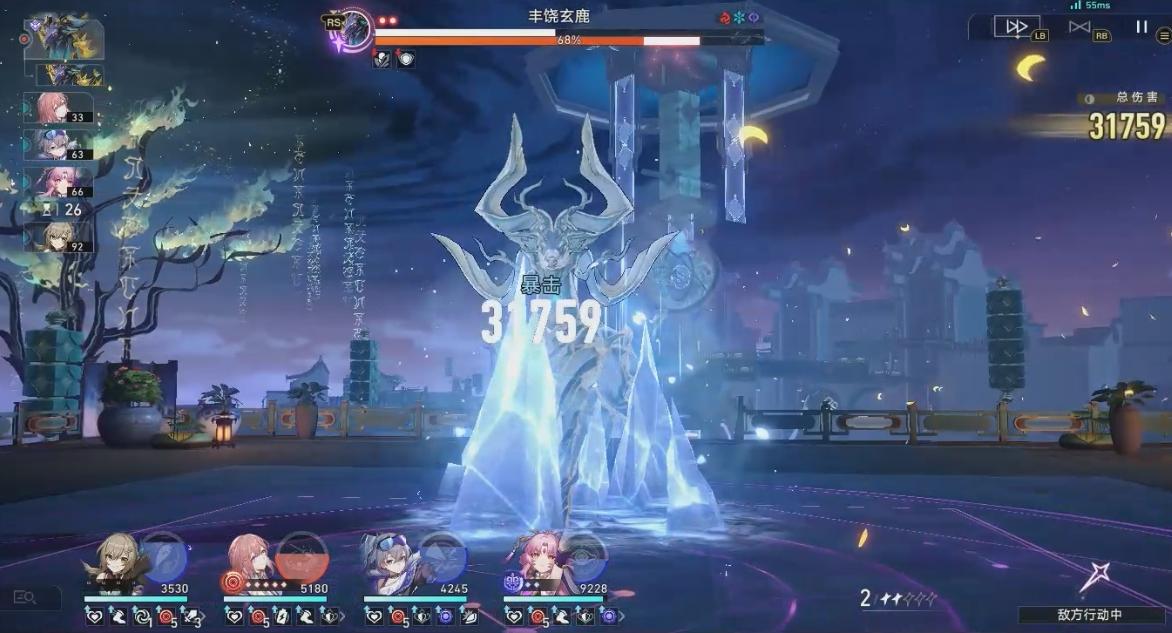Expand the buff list arrow of the 5180 HP character
Image resolution: width=1172 pixels, height=633 pixels.
(343, 616)
